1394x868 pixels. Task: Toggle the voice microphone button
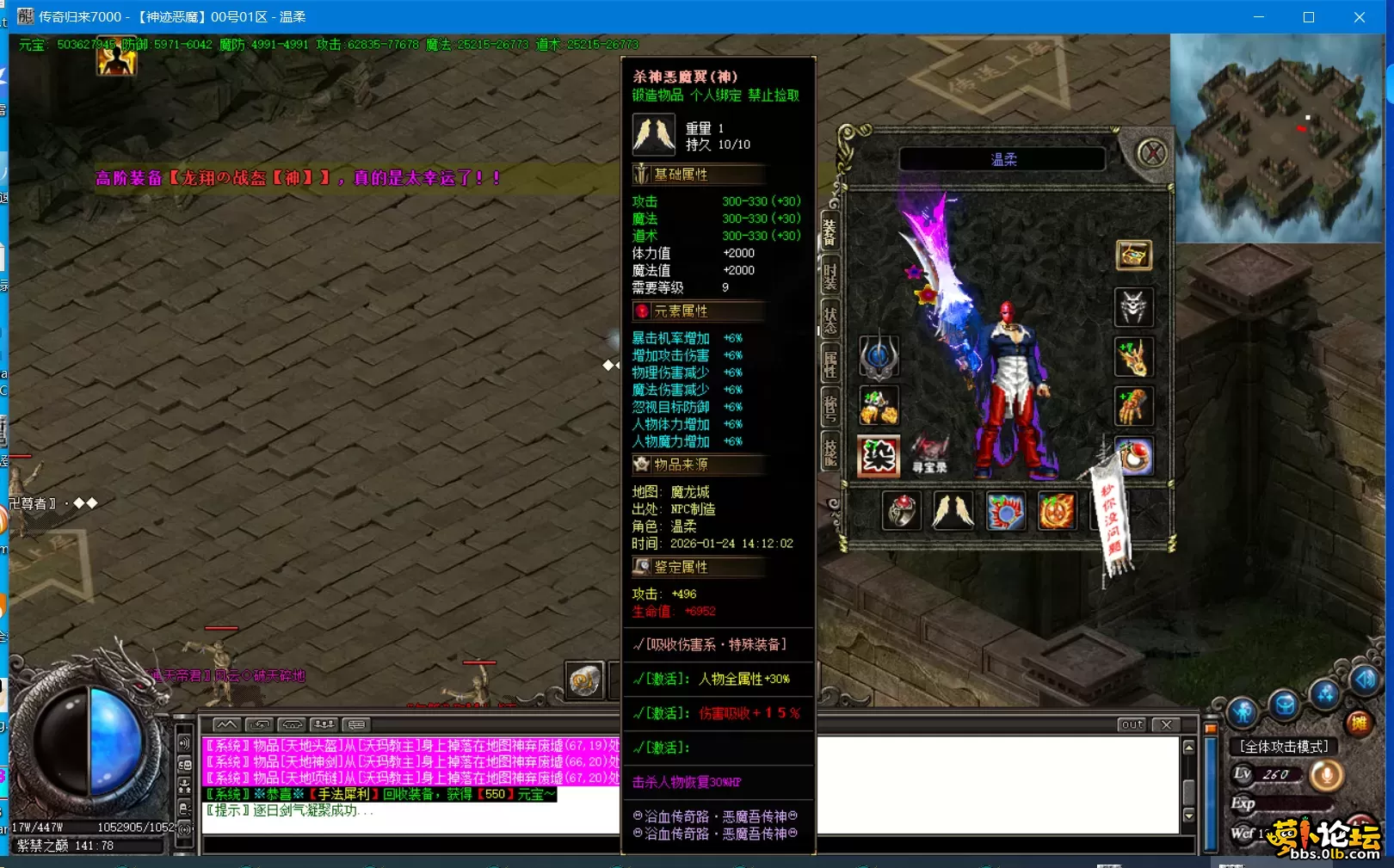click(1327, 775)
